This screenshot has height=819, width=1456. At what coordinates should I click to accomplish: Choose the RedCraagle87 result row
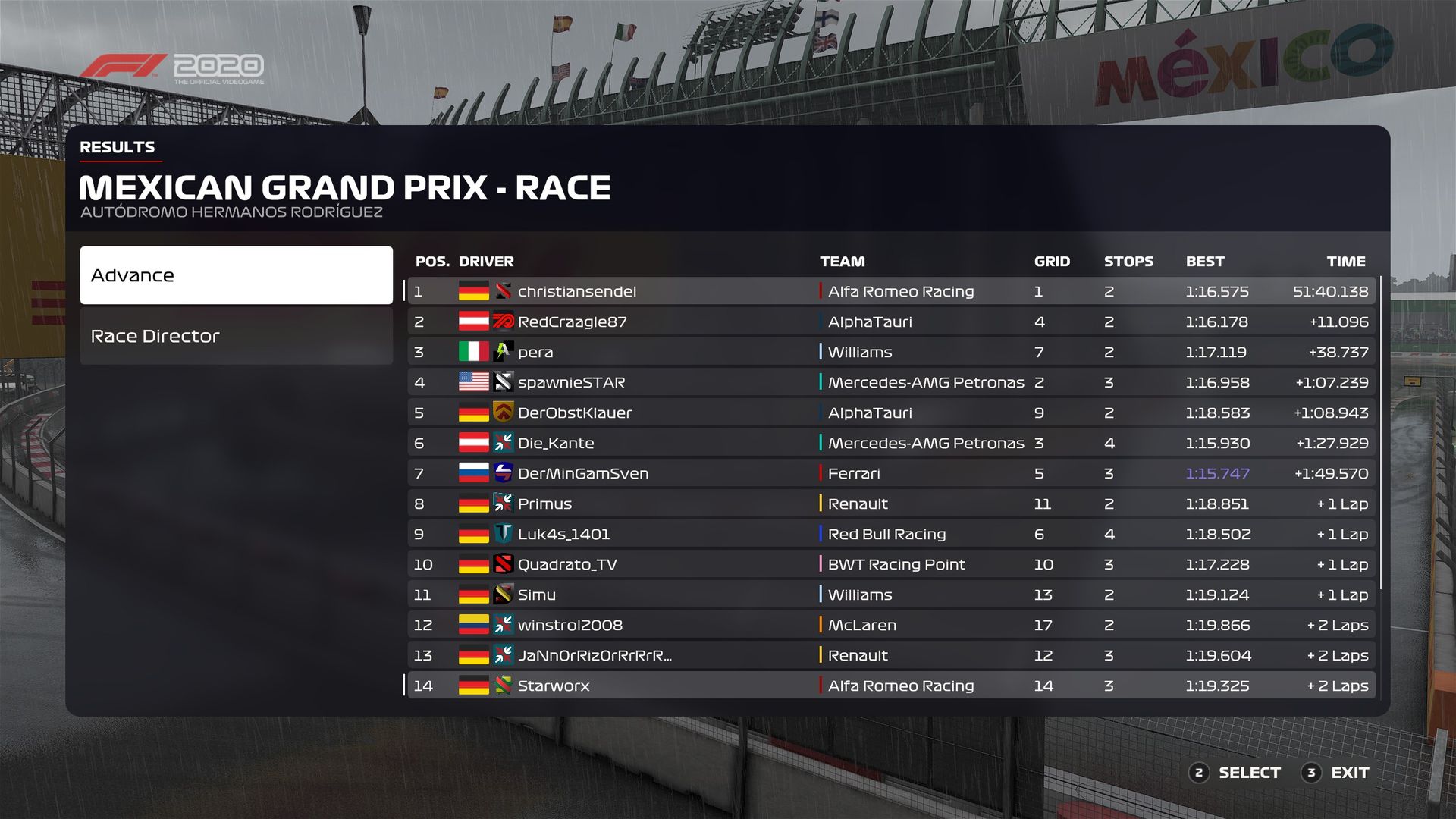(891, 322)
